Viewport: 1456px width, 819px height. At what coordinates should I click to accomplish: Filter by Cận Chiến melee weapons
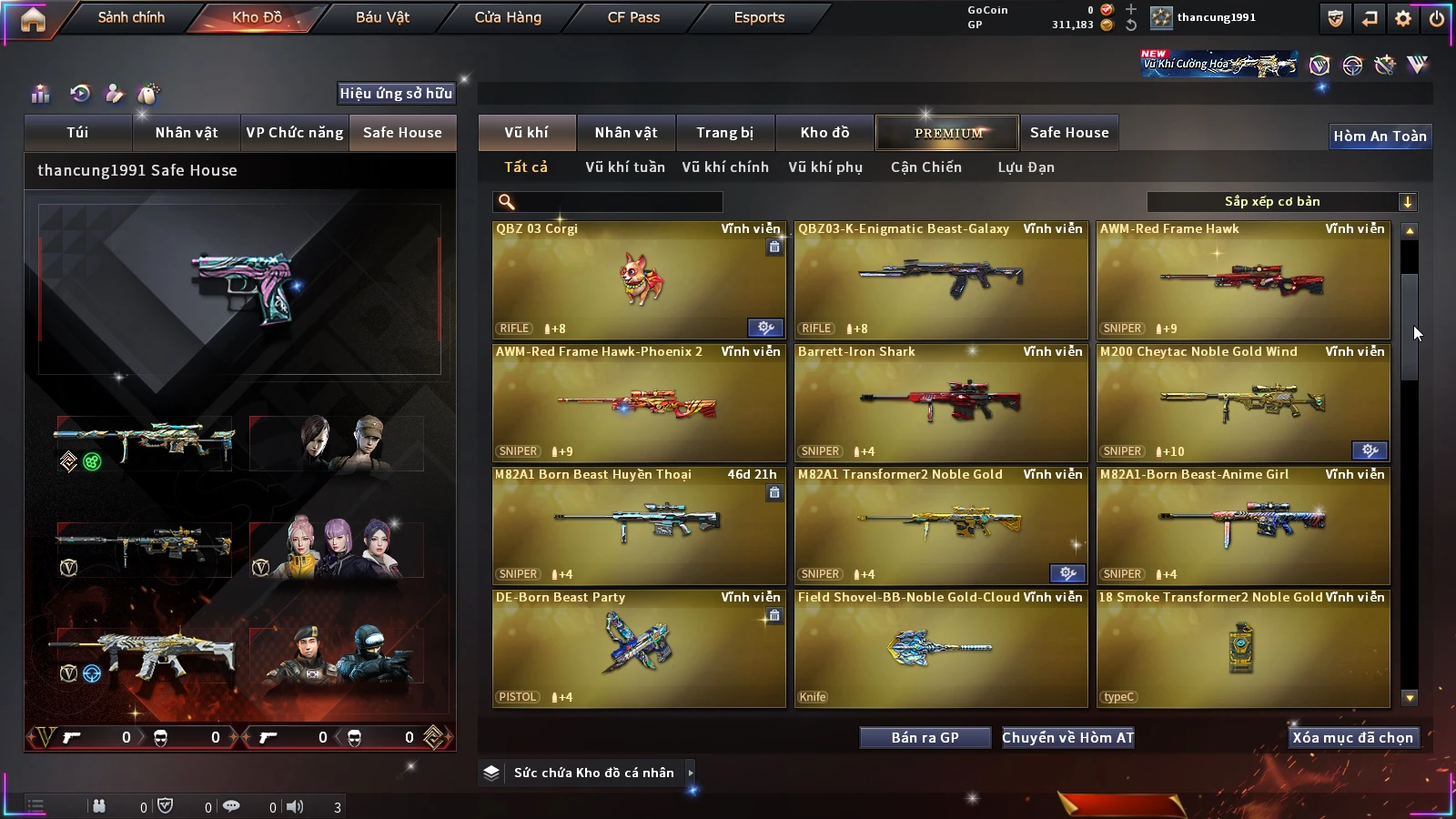(x=925, y=167)
